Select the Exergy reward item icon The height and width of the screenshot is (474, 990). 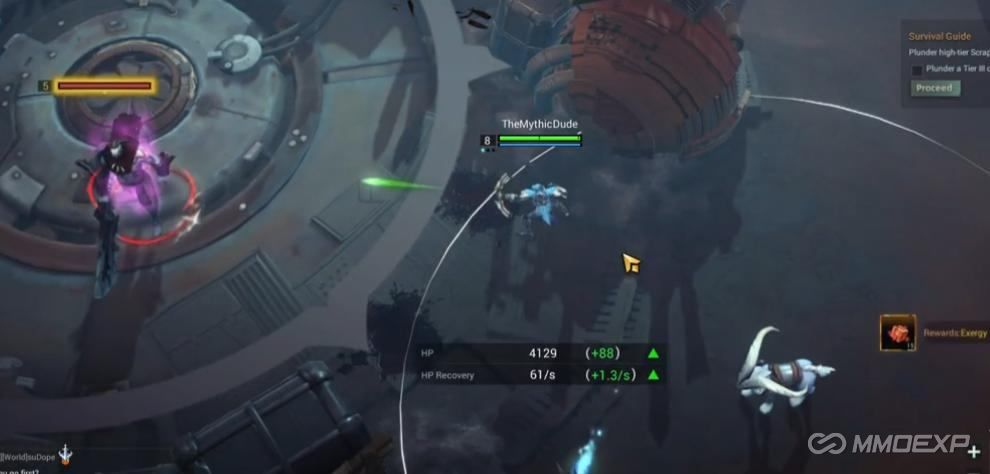(897, 333)
